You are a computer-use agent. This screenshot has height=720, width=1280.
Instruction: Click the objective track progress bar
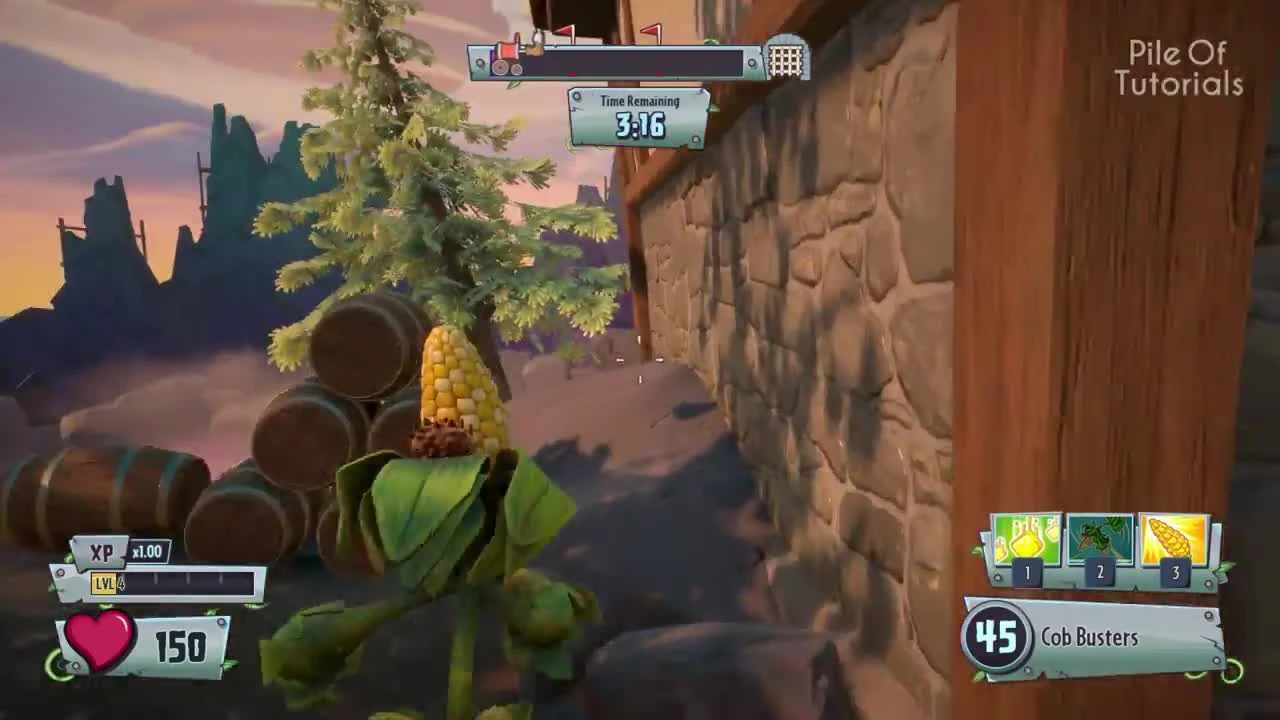[640, 62]
